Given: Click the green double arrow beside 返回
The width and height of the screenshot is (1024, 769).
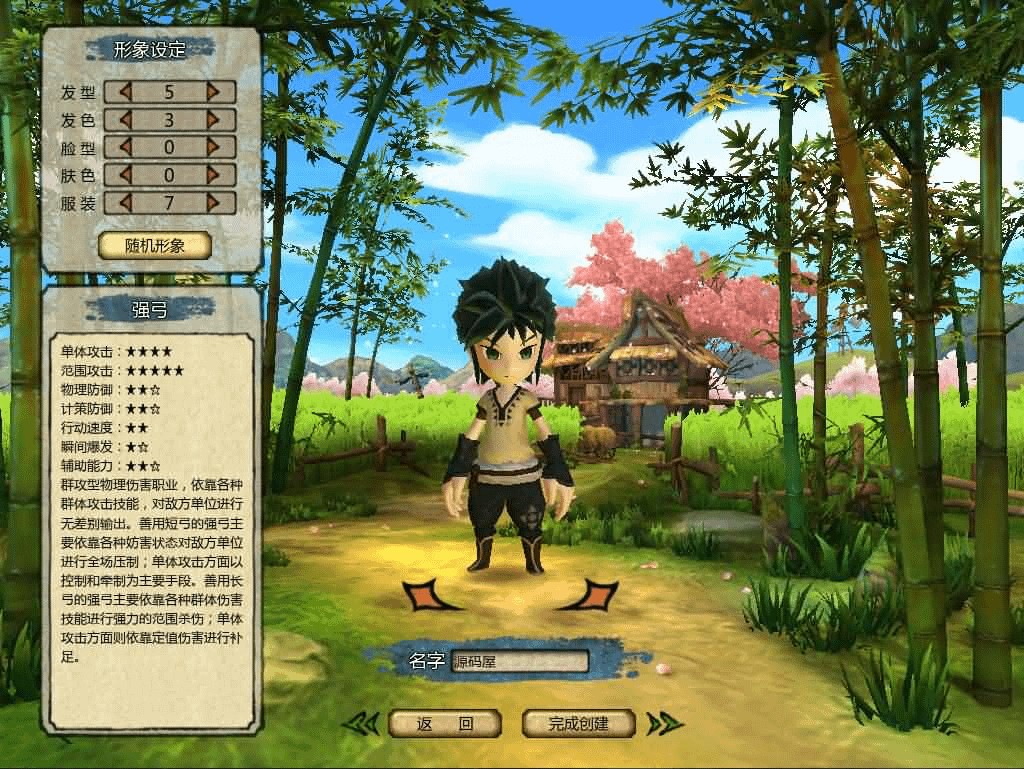Looking at the screenshot, I should [x=361, y=723].
